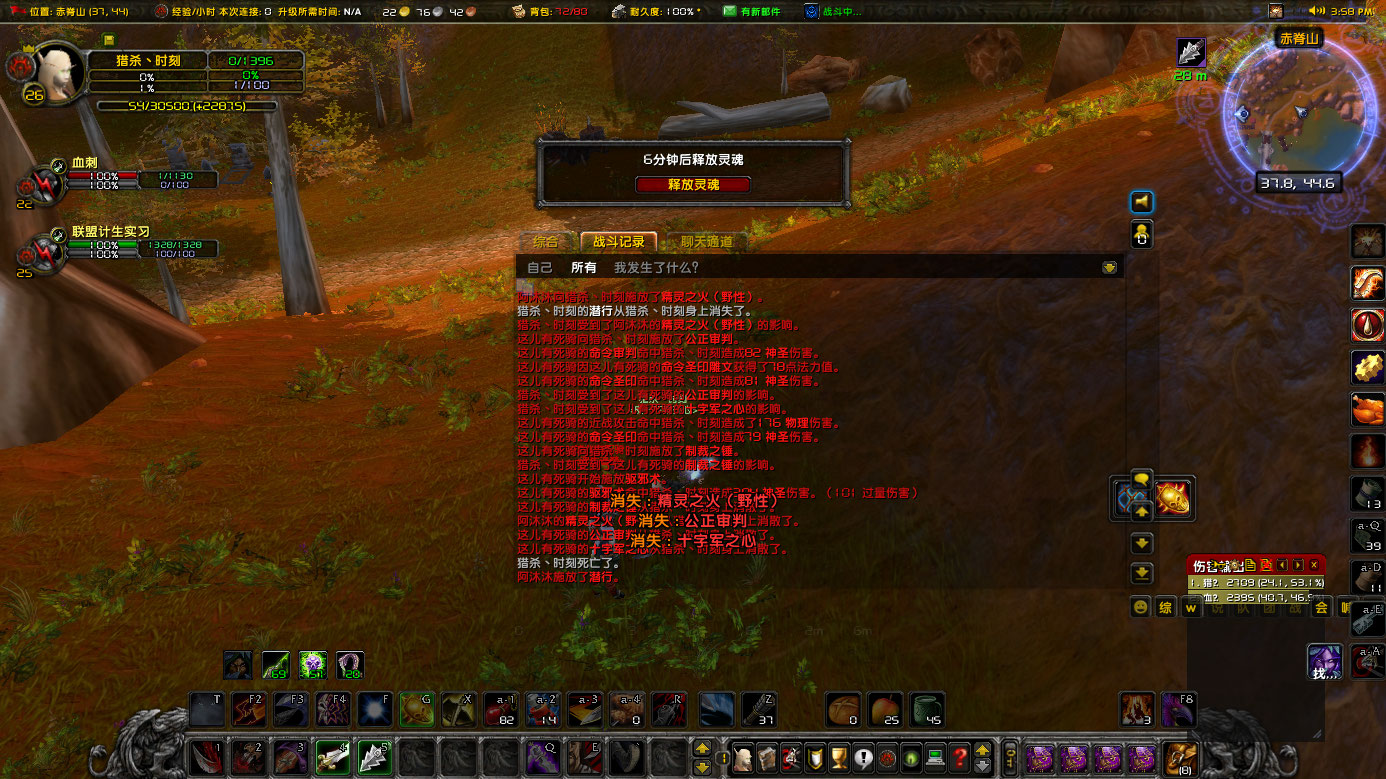Toggle the reset icon on the damage meter
The height and width of the screenshot is (779, 1386).
pos(1268,565)
